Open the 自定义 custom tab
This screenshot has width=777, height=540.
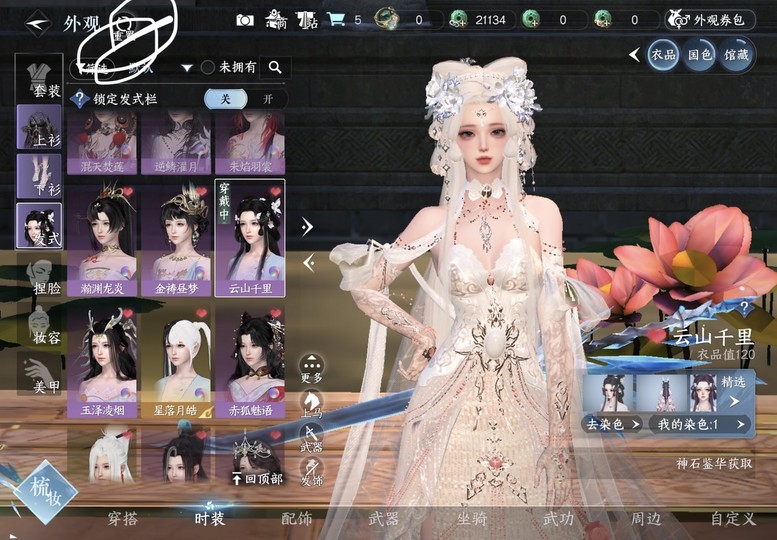(x=731, y=519)
